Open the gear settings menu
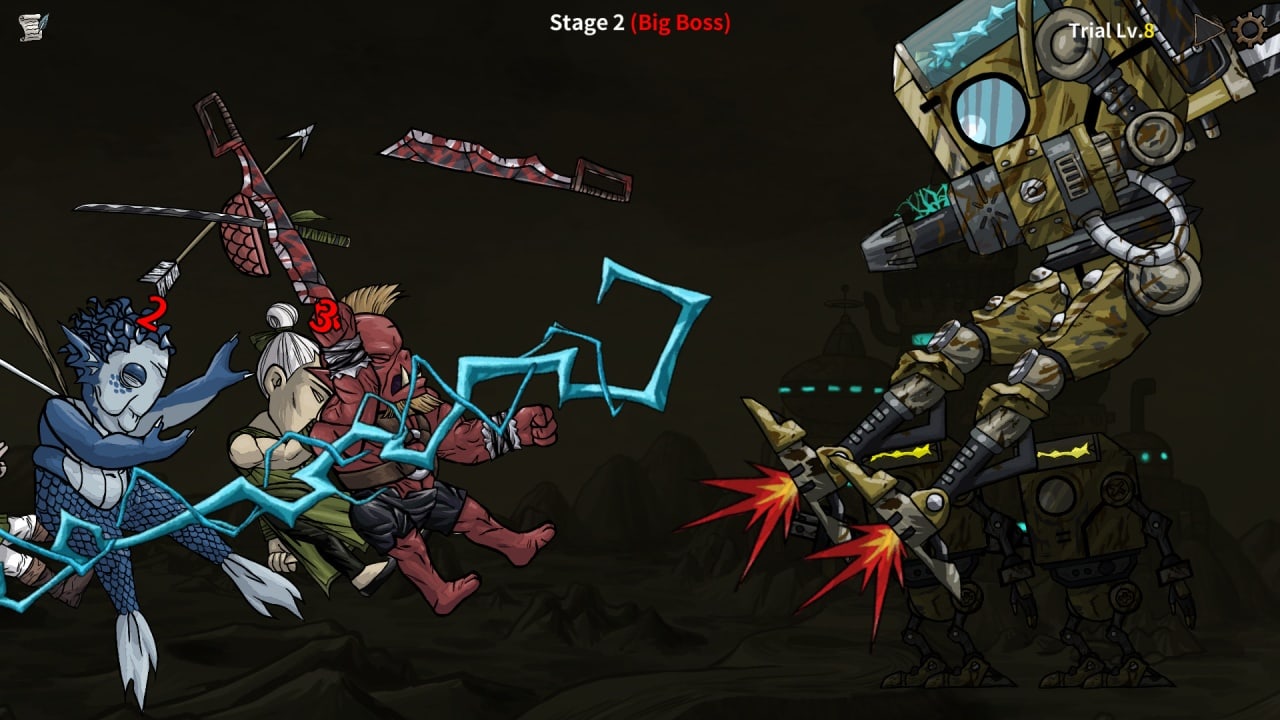 [x=1250, y=29]
